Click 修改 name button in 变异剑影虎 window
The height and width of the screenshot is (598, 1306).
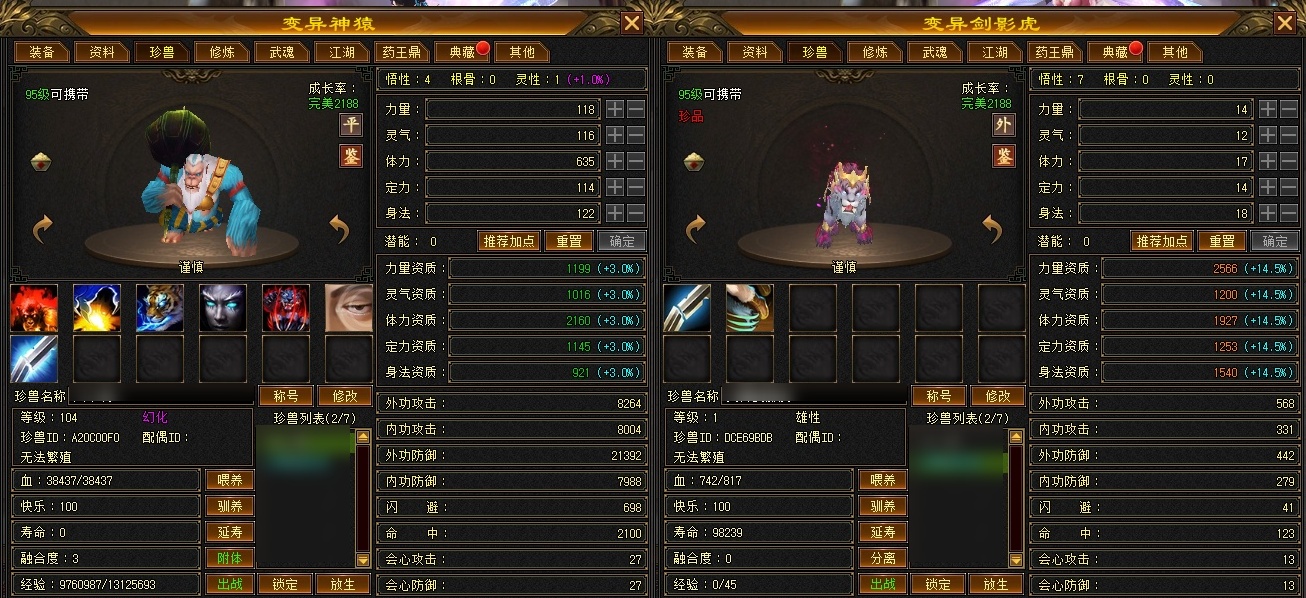(x=998, y=396)
